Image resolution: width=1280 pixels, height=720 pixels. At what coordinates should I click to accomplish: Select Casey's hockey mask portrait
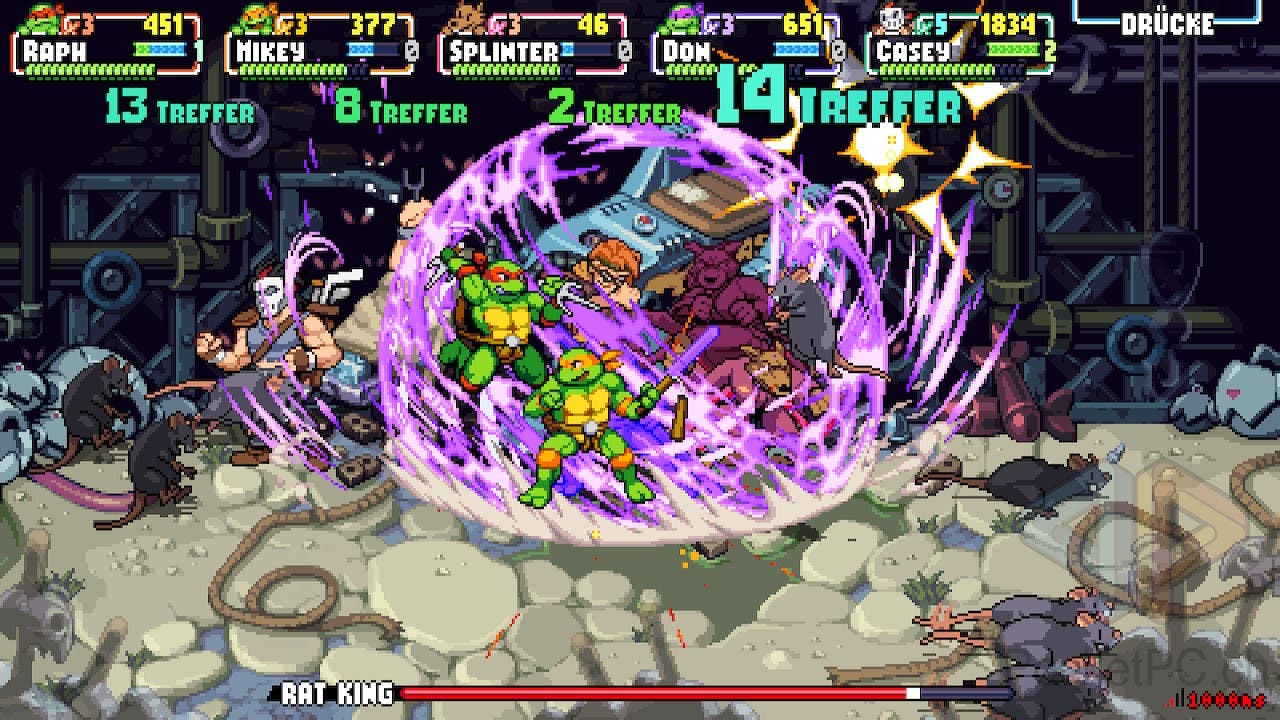click(x=894, y=18)
